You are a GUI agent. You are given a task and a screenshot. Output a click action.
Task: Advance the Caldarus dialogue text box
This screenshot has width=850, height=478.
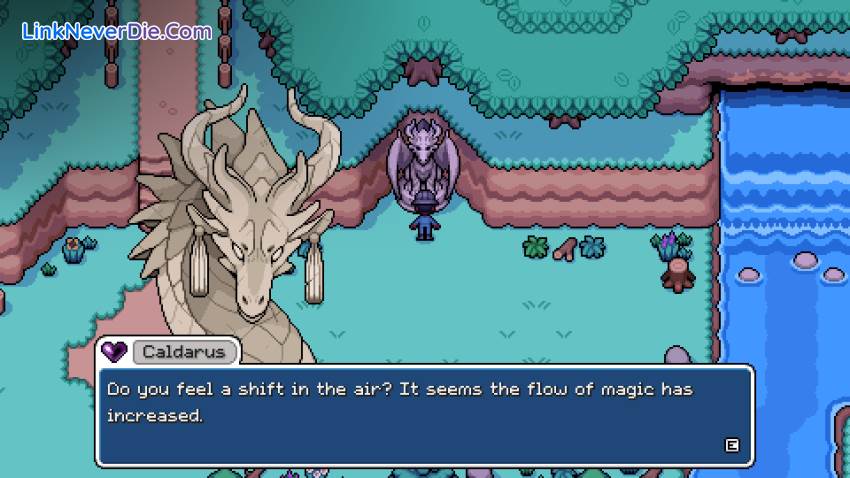point(732,446)
